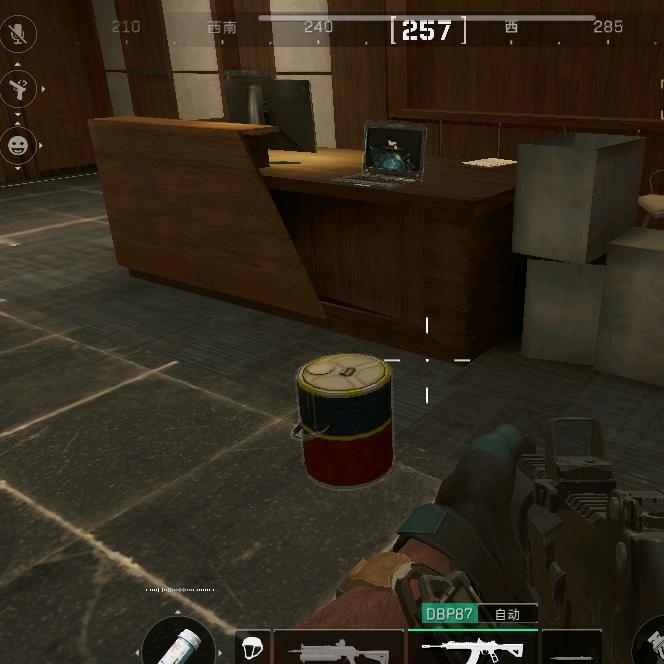Select the highlighted DBP87 weapon slot
Viewport: 664px width, 664px height.
click(x=472, y=647)
